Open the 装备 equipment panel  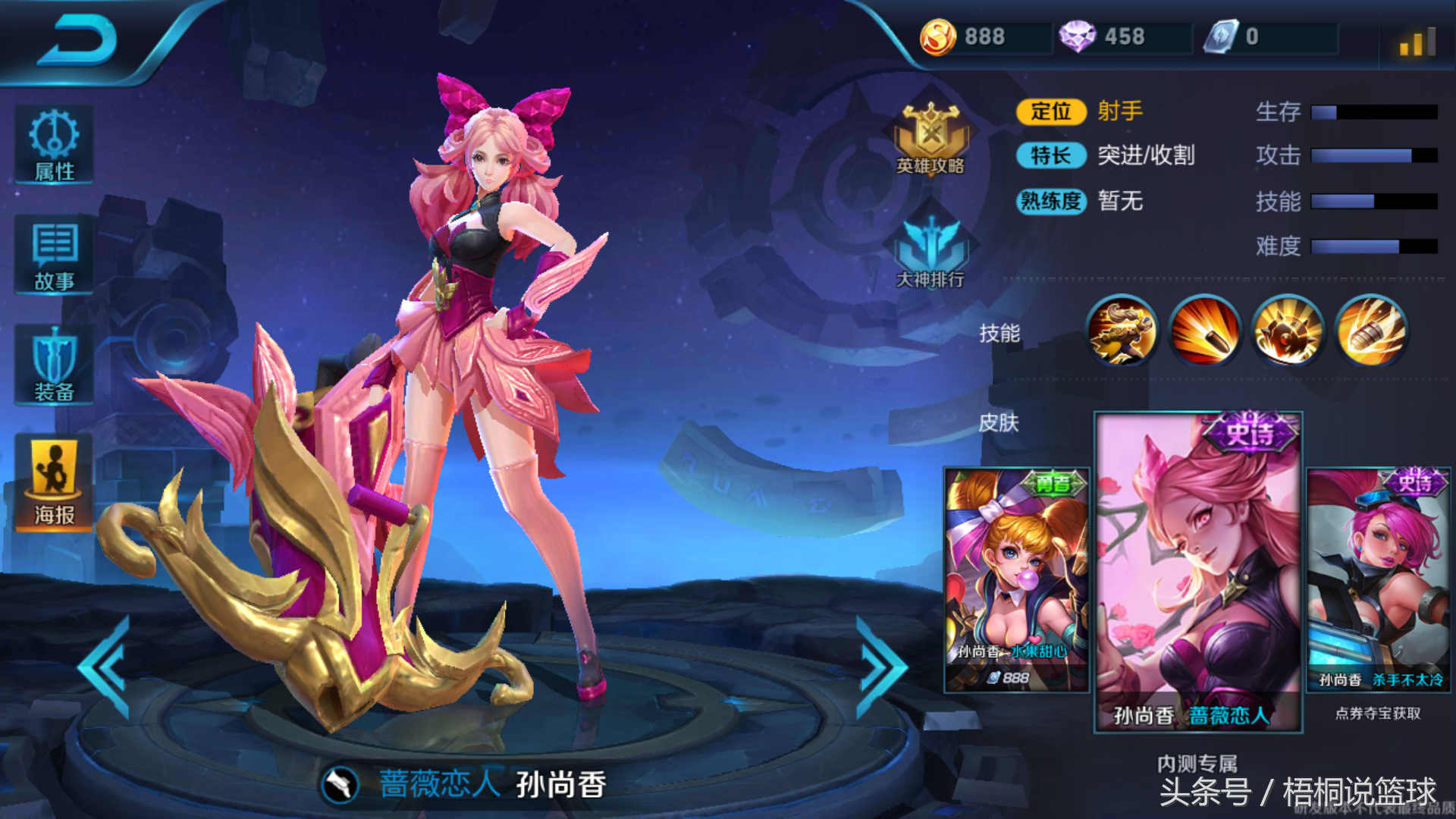[54, 366]
